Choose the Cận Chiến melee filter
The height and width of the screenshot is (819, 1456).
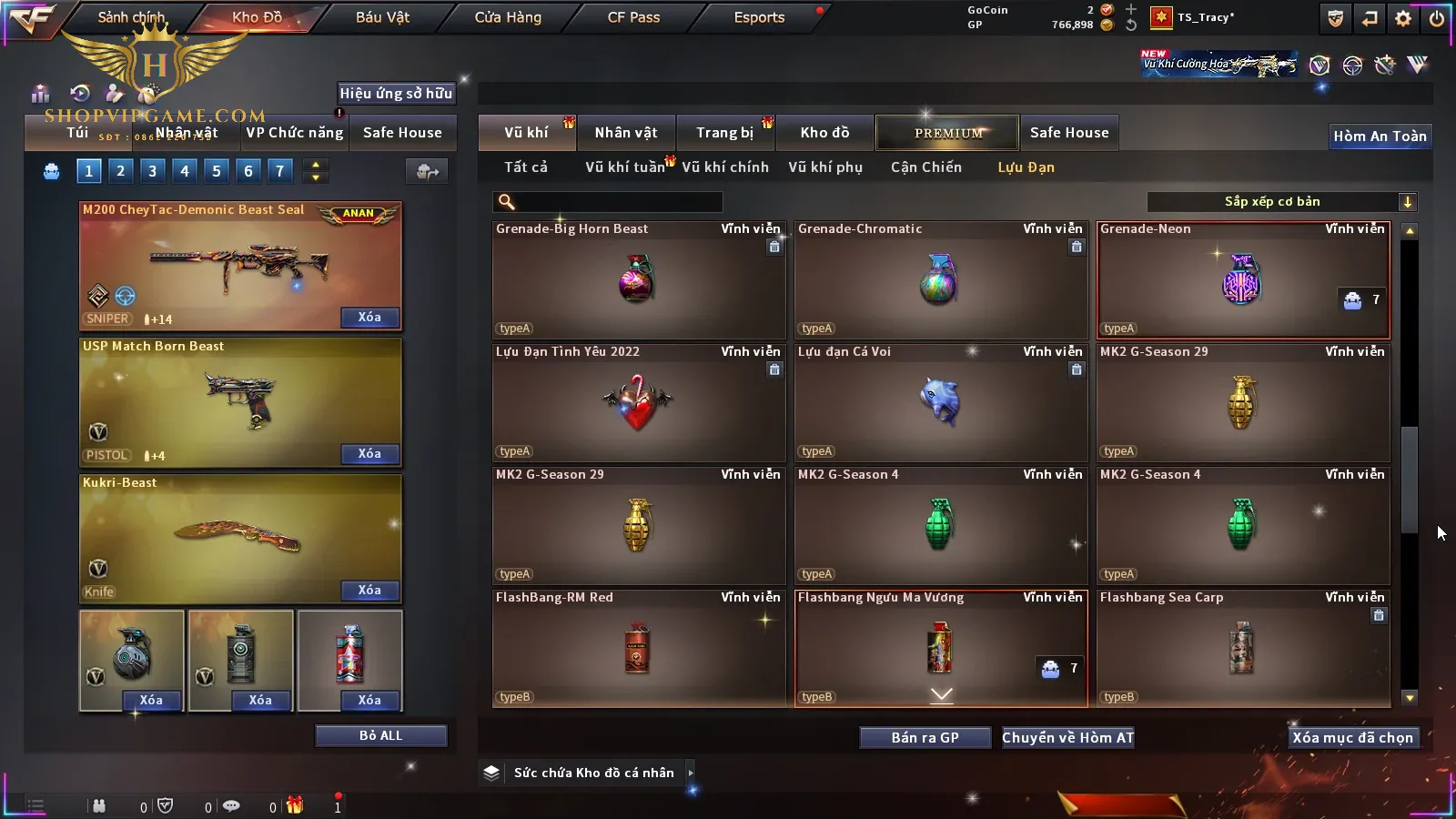click(925, 167)
